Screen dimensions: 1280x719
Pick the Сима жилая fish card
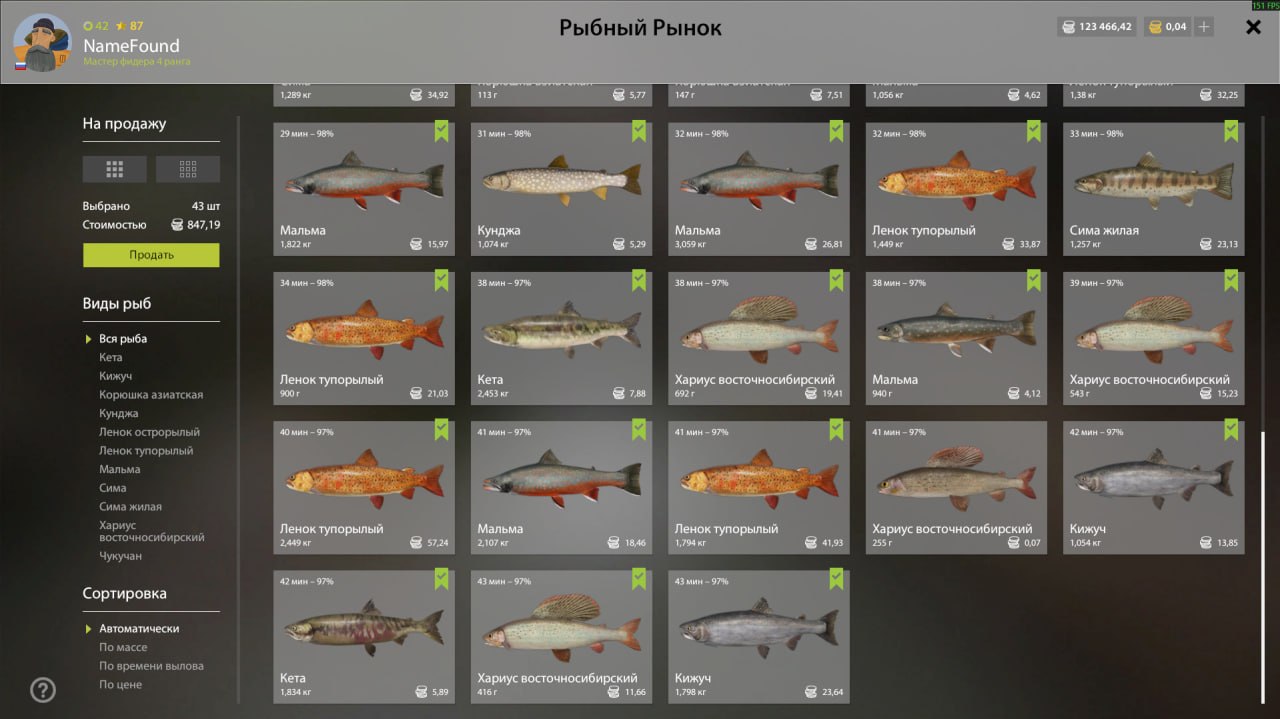click(1153, 189)
